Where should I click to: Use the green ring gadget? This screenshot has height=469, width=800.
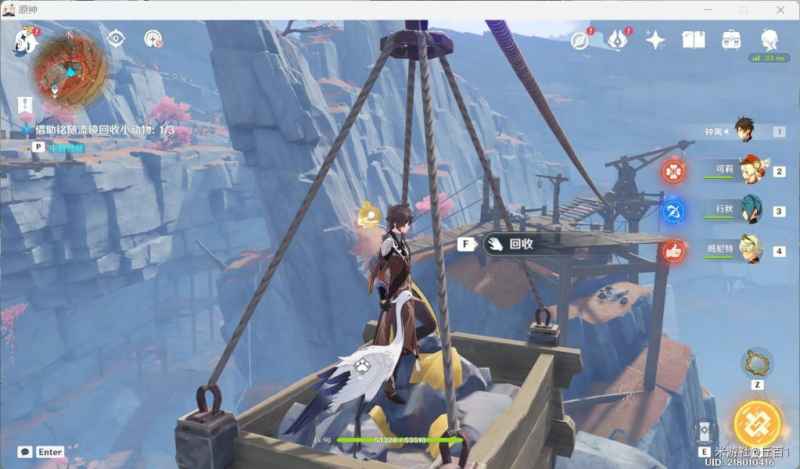[x=756, y=361]
